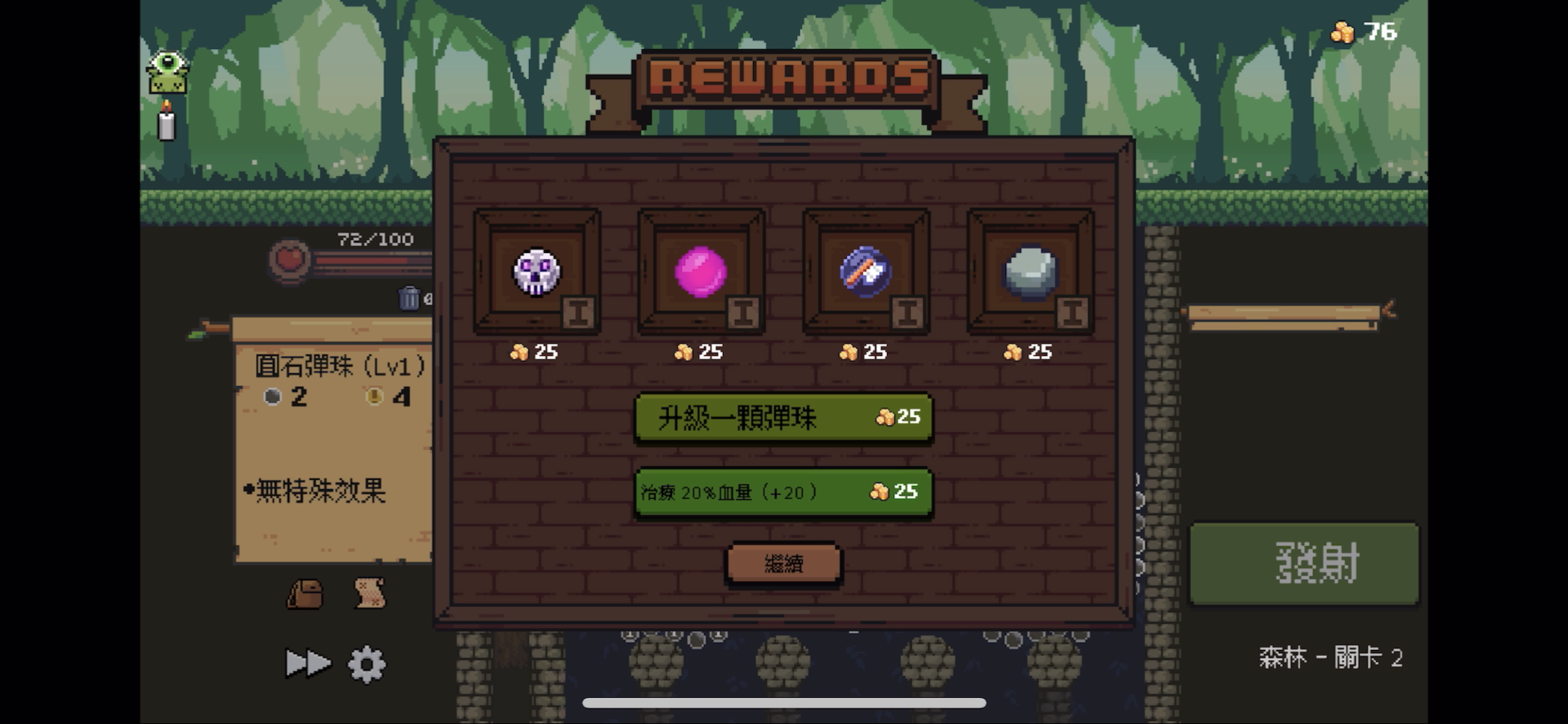Expand info on the pink marble
1568x724 pixels.
743,313
